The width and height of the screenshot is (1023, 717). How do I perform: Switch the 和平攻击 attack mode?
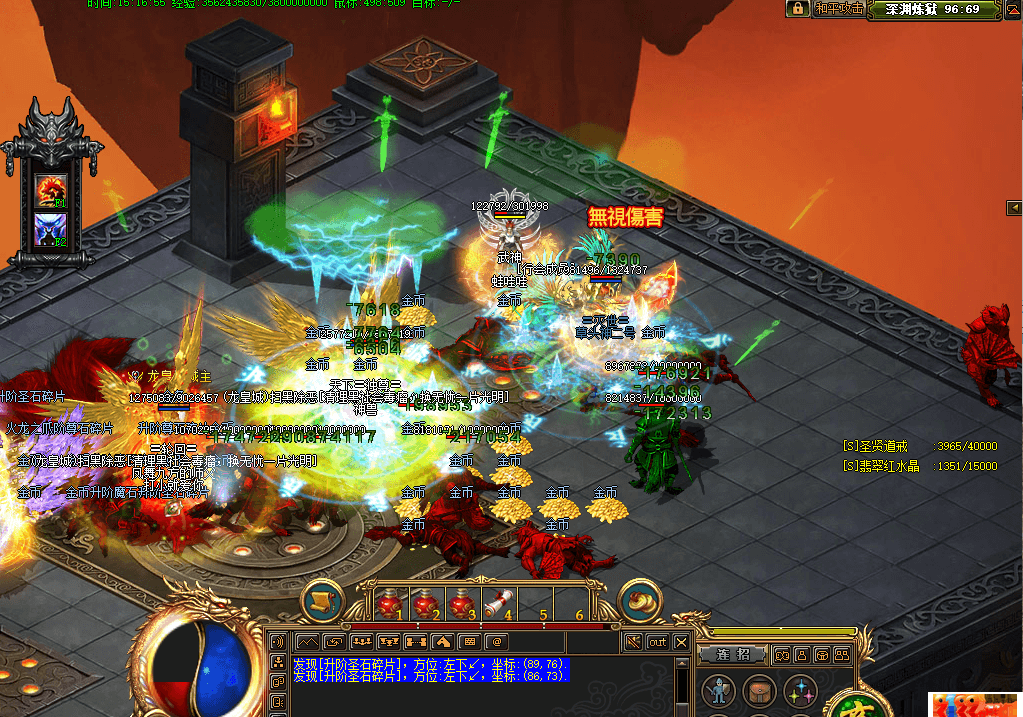tap(838, 9)
